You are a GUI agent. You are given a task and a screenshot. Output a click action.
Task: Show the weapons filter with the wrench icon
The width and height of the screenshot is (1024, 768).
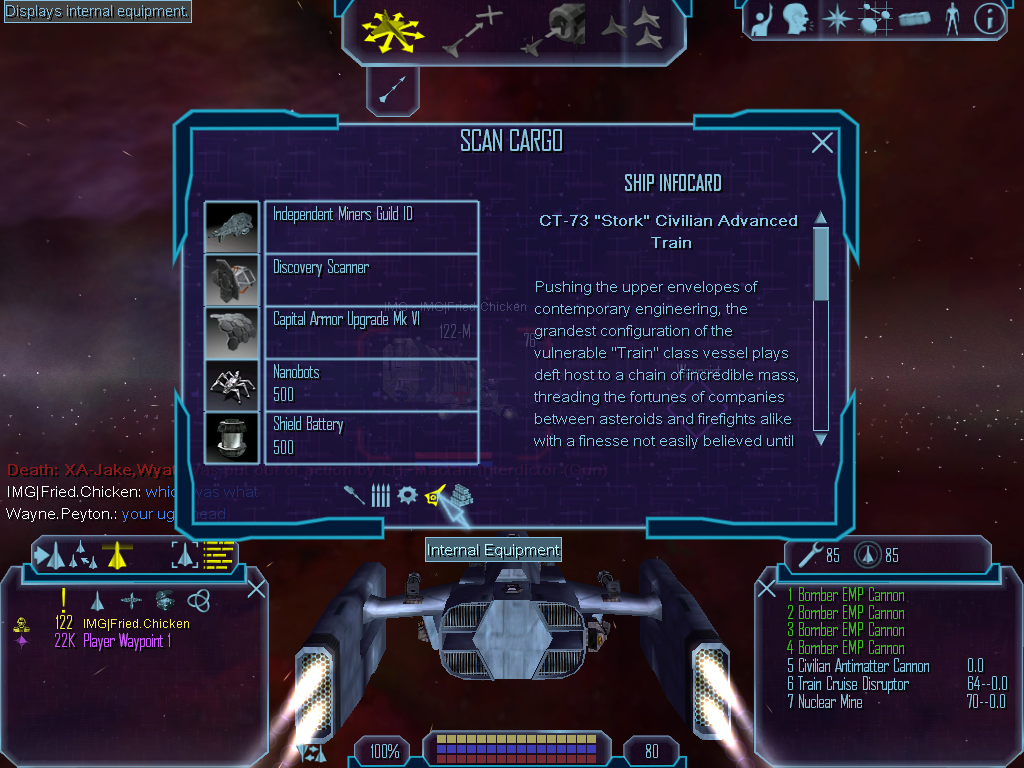[x=354, y=495]
